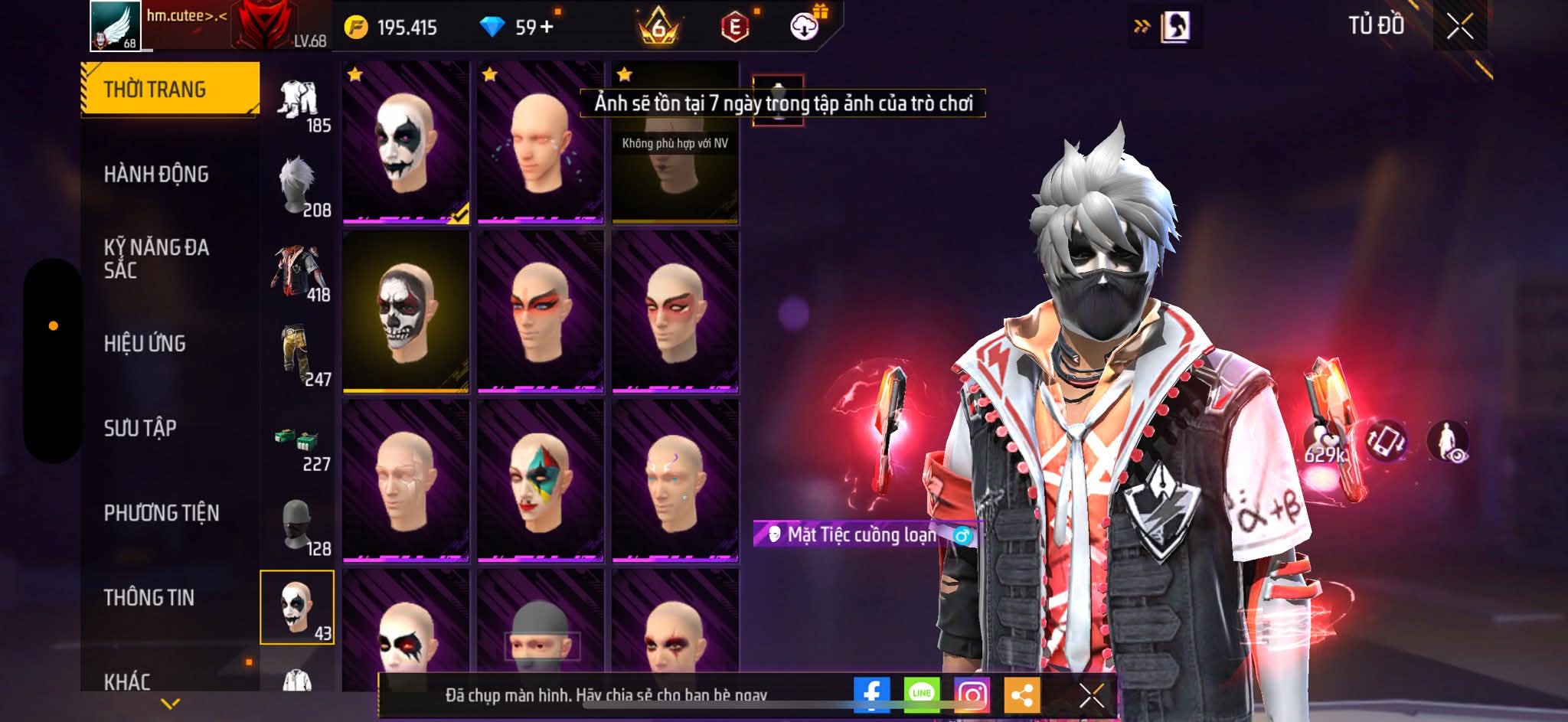1568x722 pixels.
Task: Open the PHƯƠNG TIỆN menu entry
Action: (162, 513)
